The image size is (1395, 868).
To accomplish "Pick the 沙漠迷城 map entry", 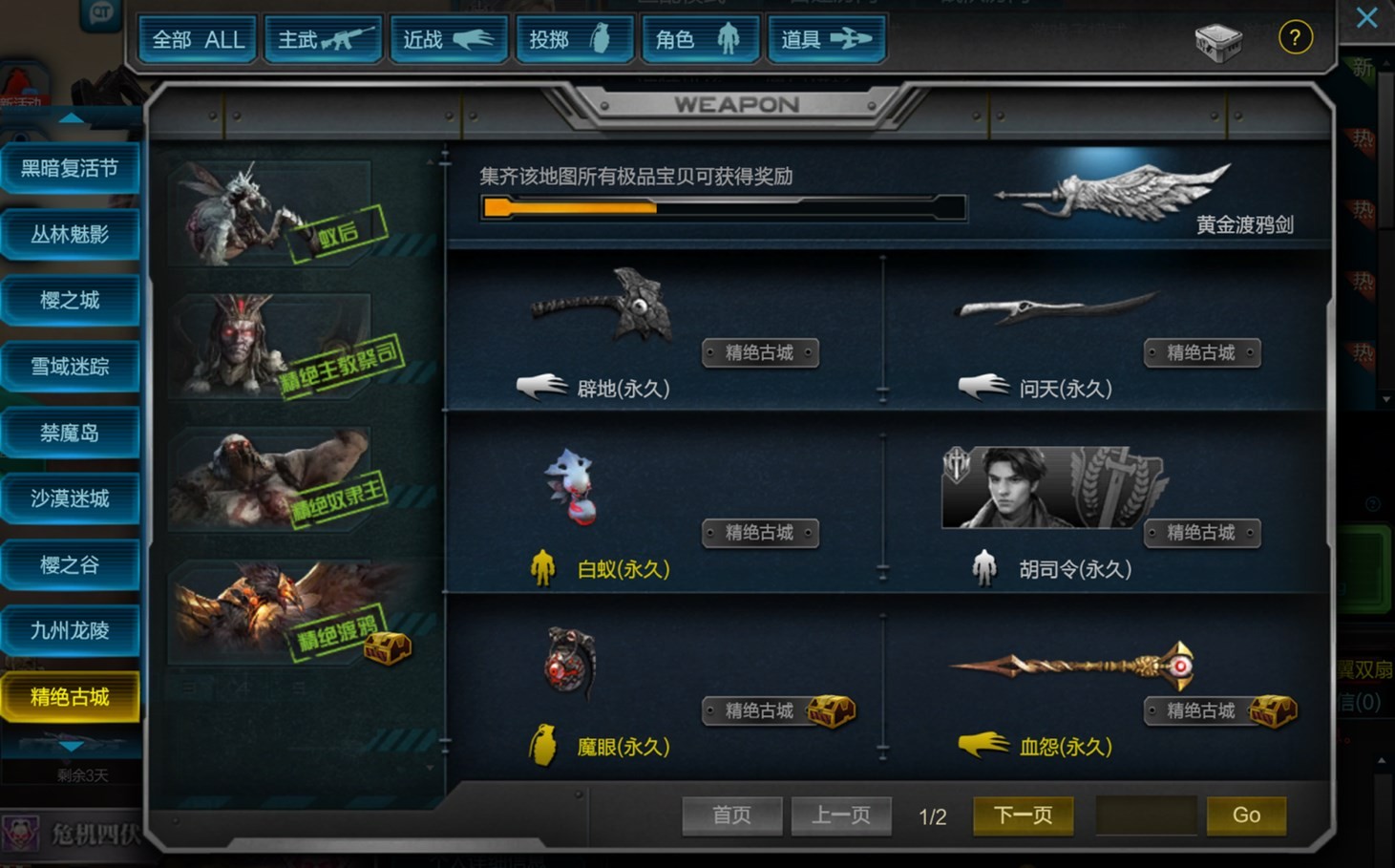I will point(70,498).
